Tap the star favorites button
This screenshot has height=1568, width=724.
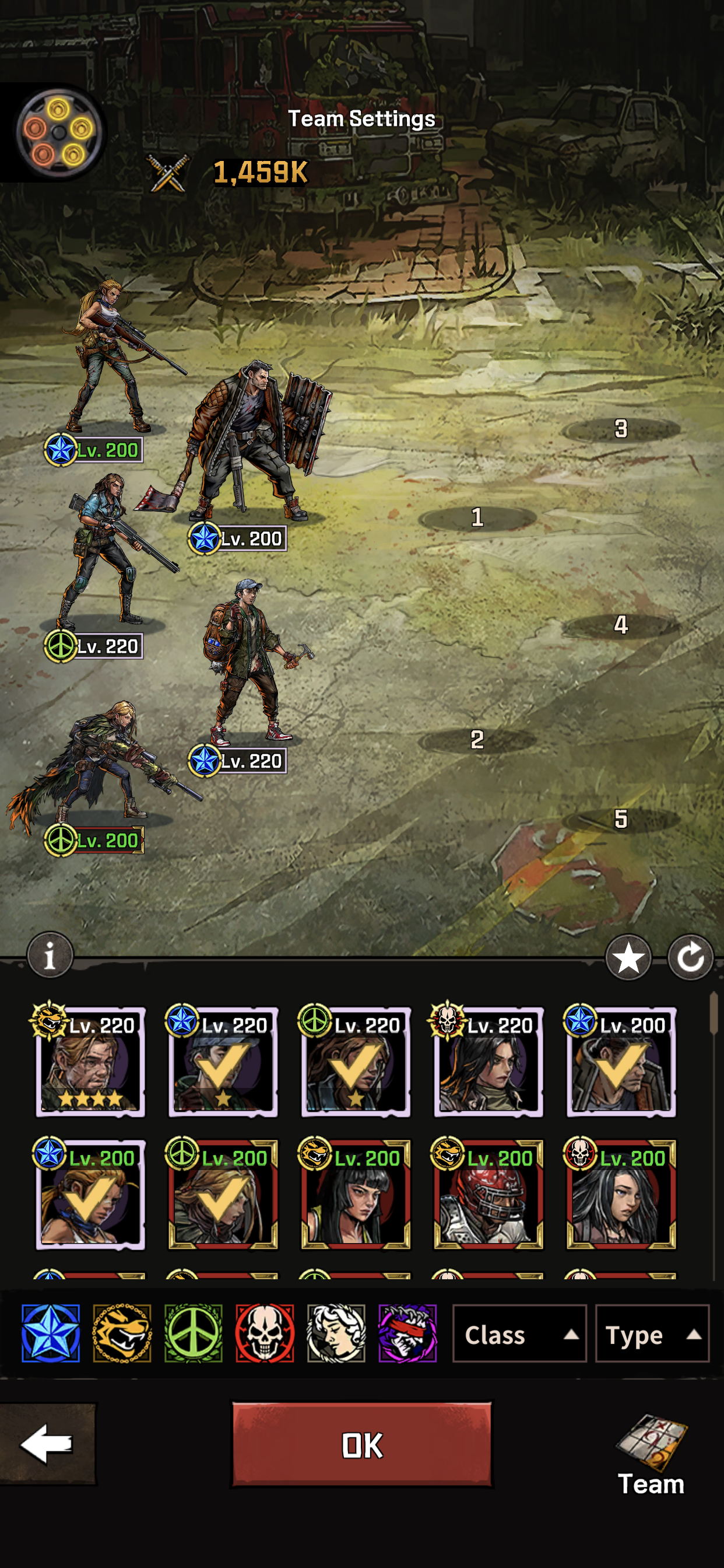click(628, 958)
